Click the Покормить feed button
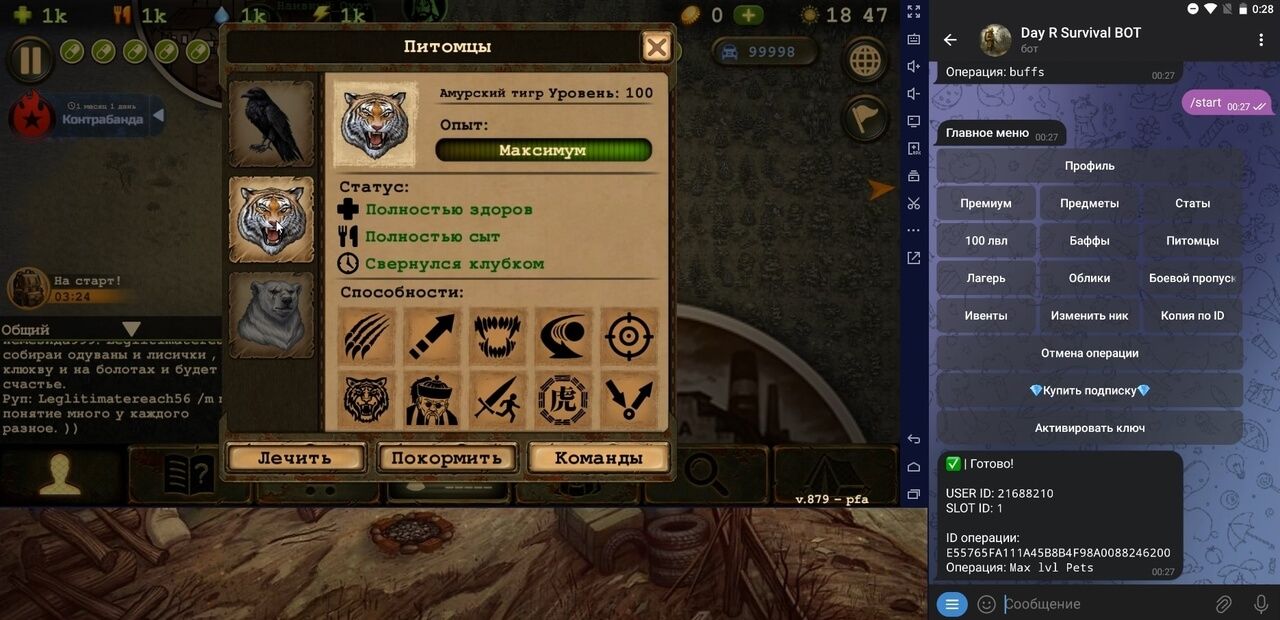Screen dimensions: 1280x620 tap(446, 458)
